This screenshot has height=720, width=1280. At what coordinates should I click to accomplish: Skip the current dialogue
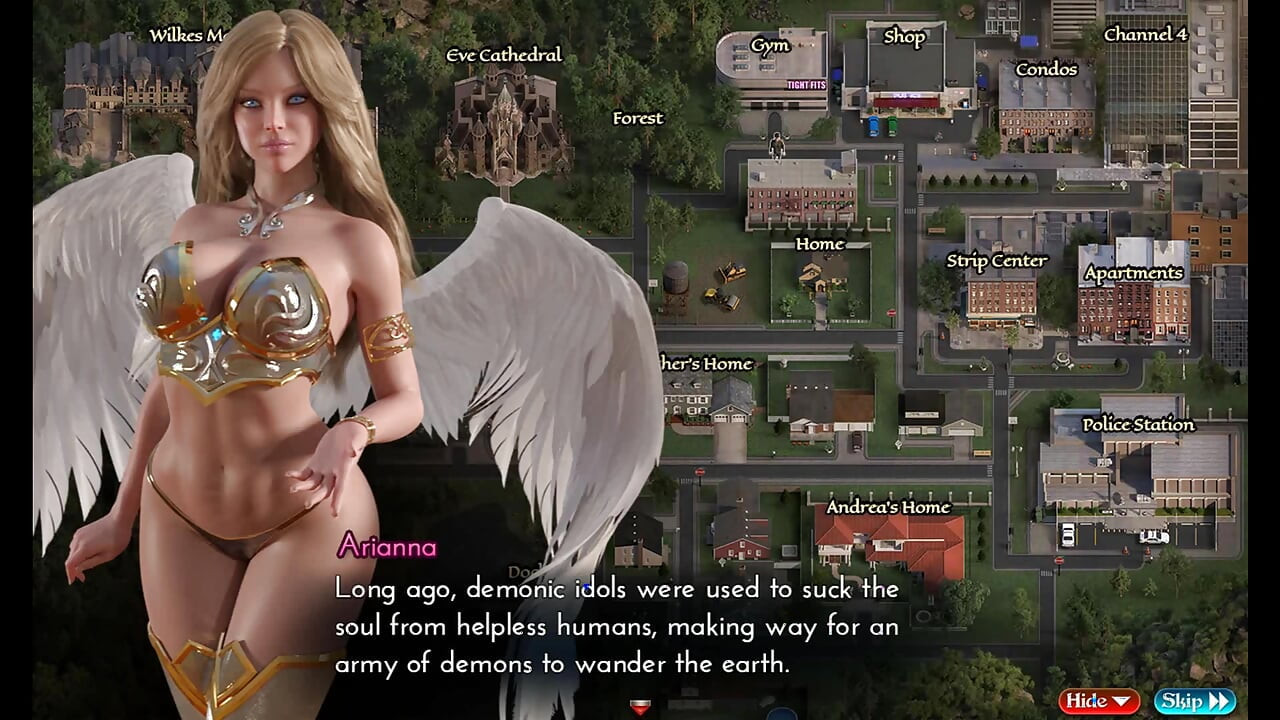point(1194,701)
